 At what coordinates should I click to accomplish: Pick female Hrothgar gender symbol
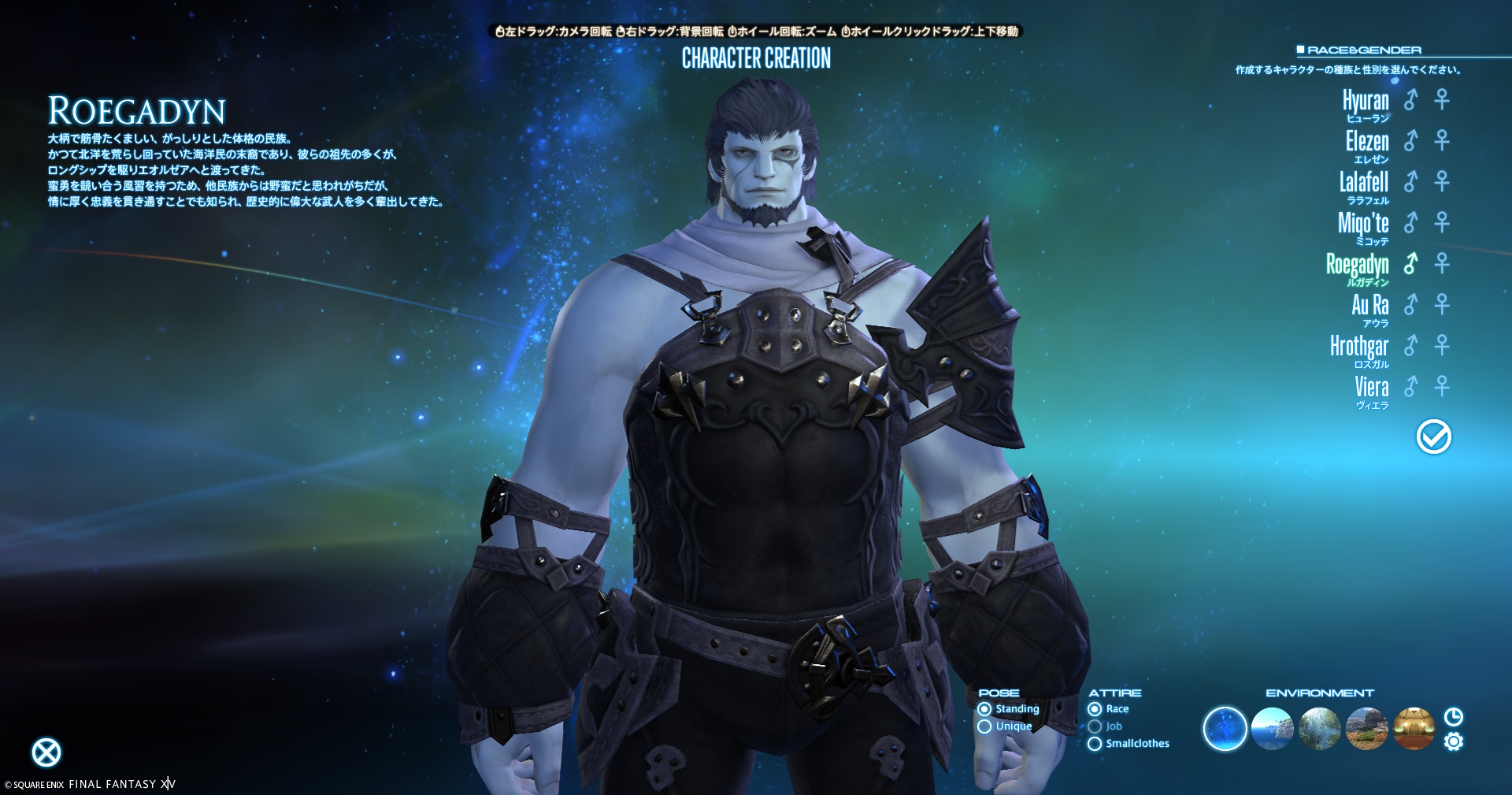click(1442, 345)
